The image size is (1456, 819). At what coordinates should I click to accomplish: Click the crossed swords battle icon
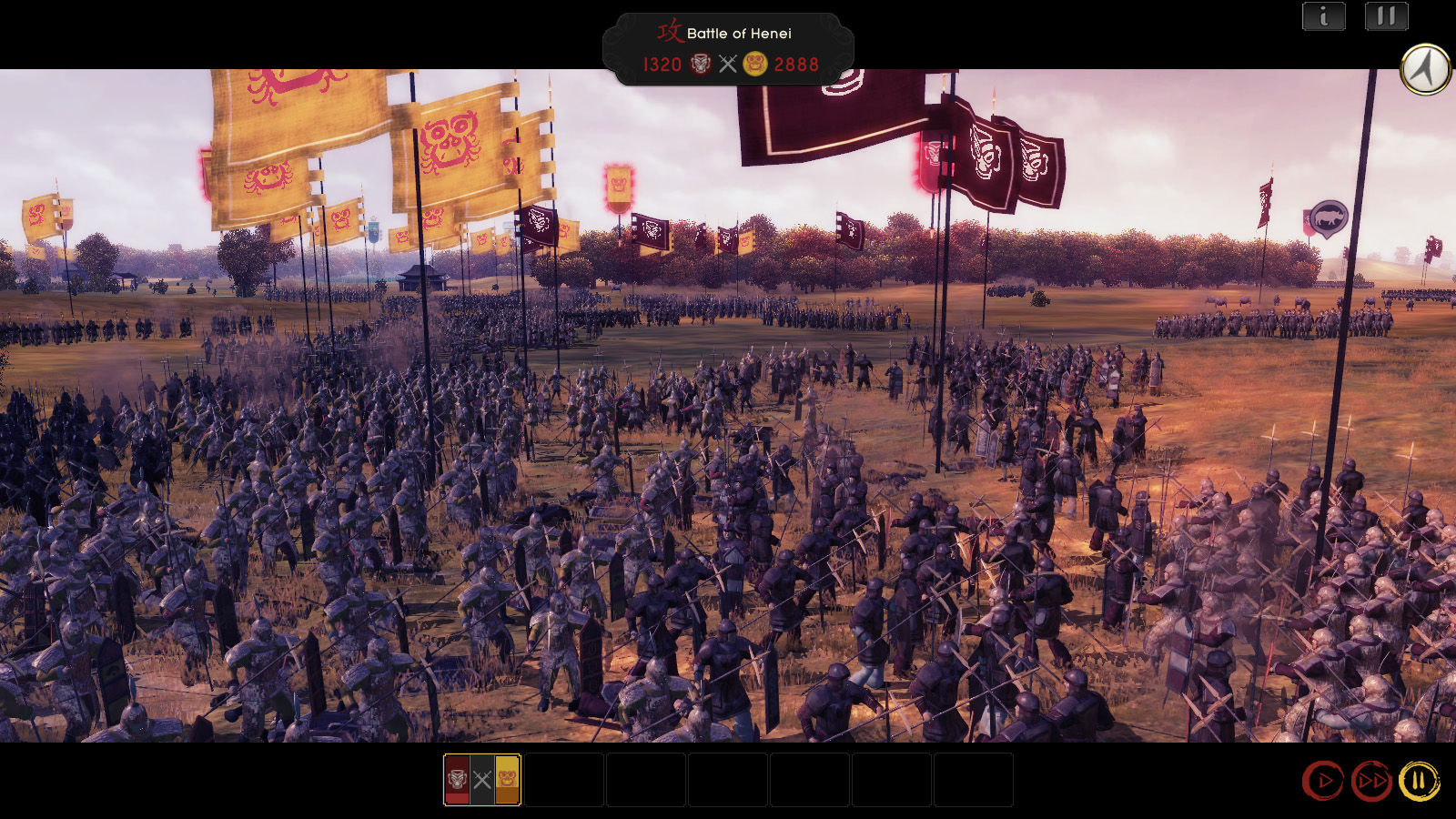[726, 65]
